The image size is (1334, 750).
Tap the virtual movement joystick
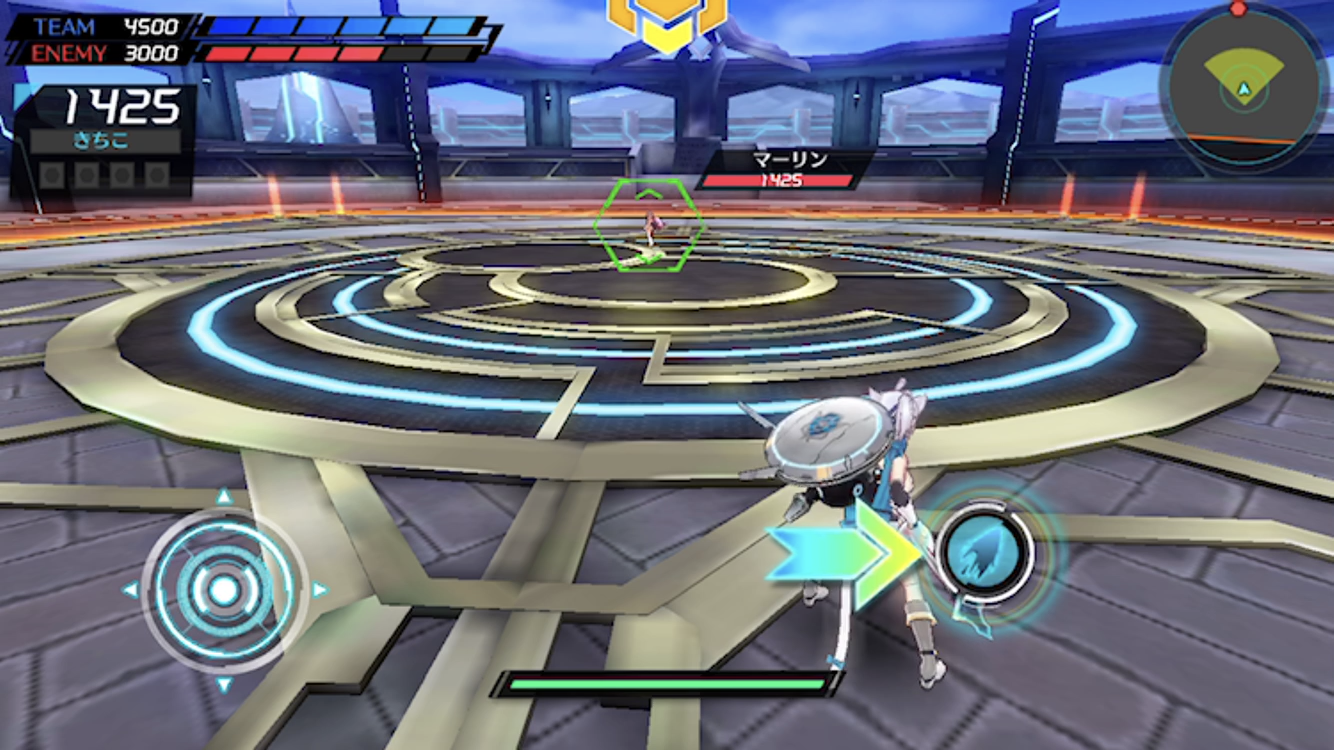[x=224, y=590]
